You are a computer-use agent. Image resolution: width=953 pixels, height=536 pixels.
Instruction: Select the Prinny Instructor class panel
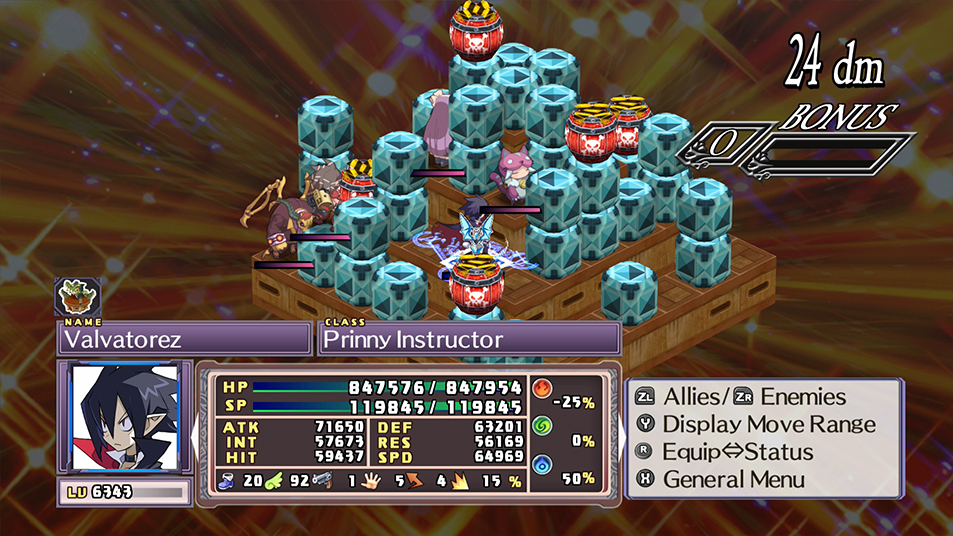(468, 340)
